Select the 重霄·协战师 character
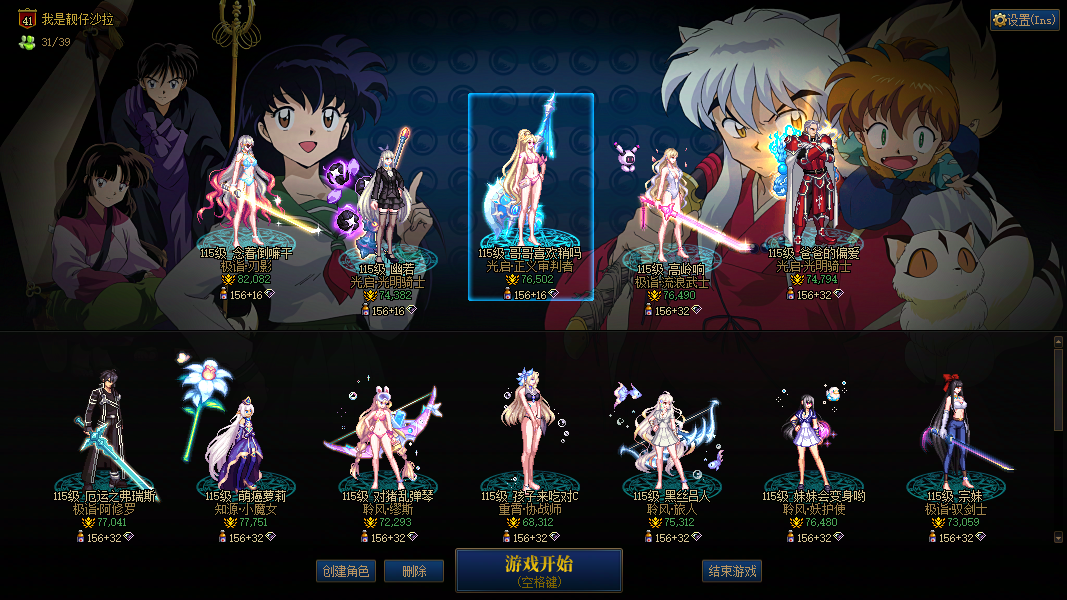 point(529,440)
